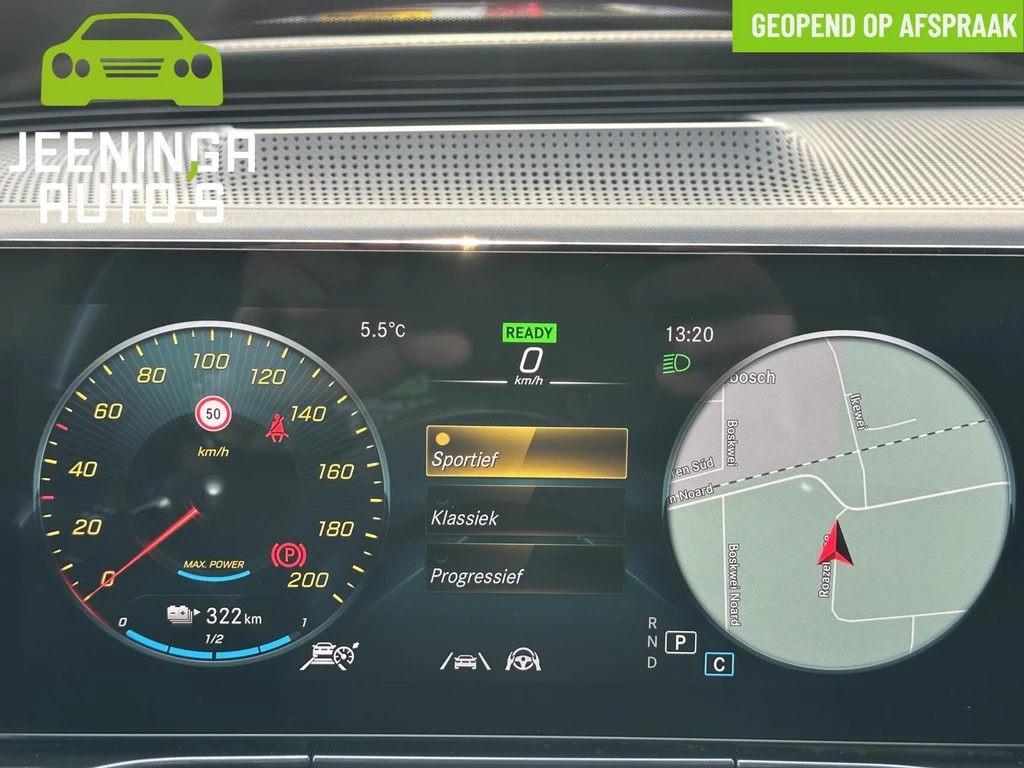Select the red seatbelt warning icon
1024x768 pixels.
277,429
